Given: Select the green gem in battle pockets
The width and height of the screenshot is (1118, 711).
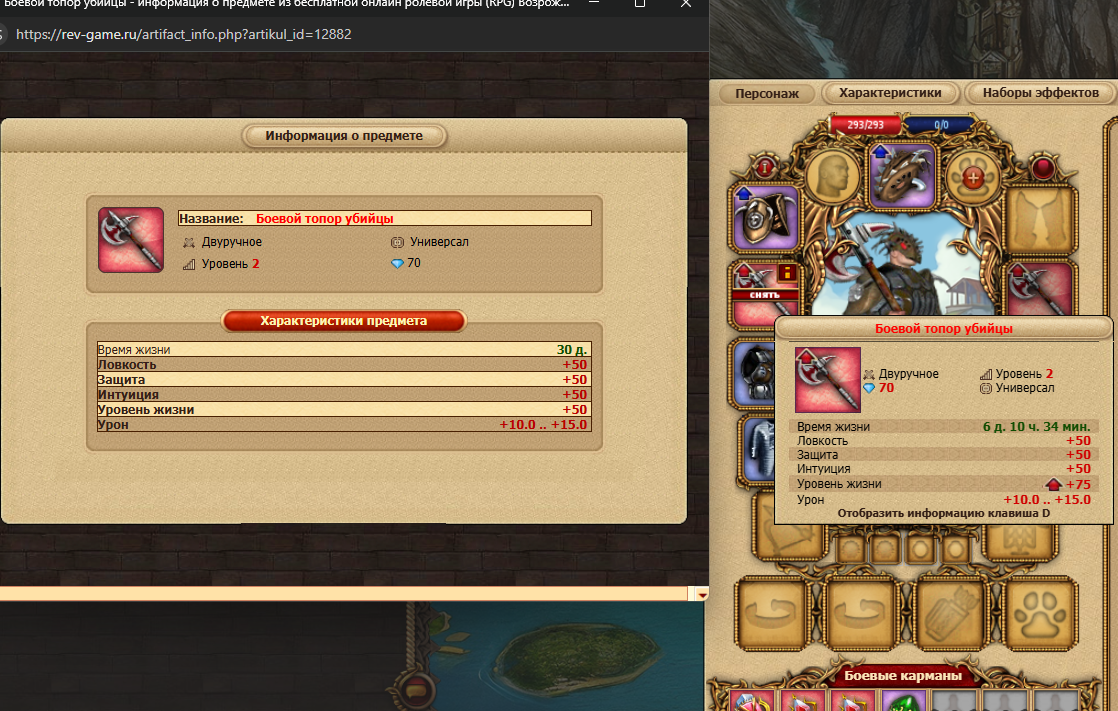Looking at the screenshot, I should tap(903, 700).
